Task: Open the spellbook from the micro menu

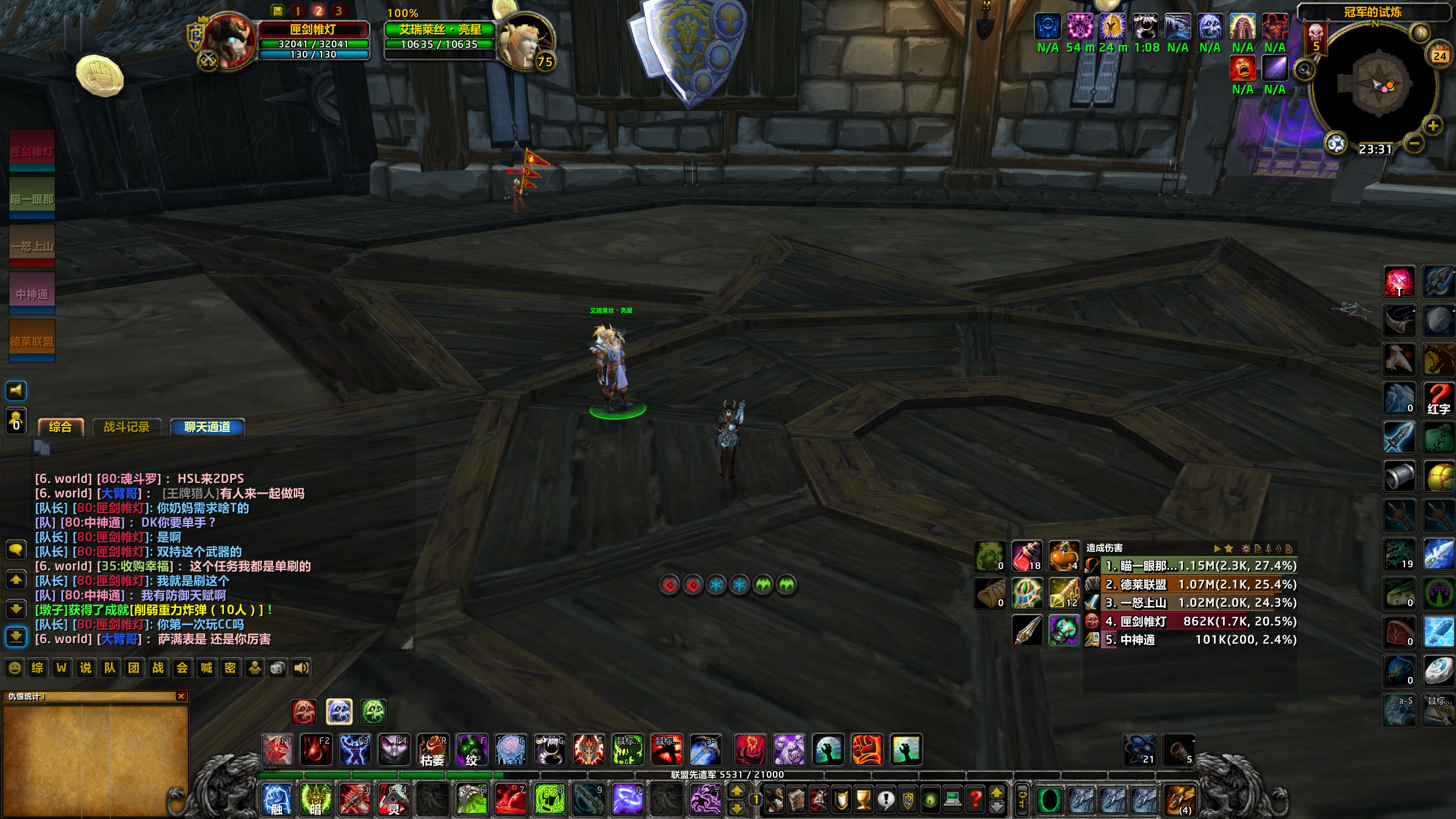Action: point(797,800)
